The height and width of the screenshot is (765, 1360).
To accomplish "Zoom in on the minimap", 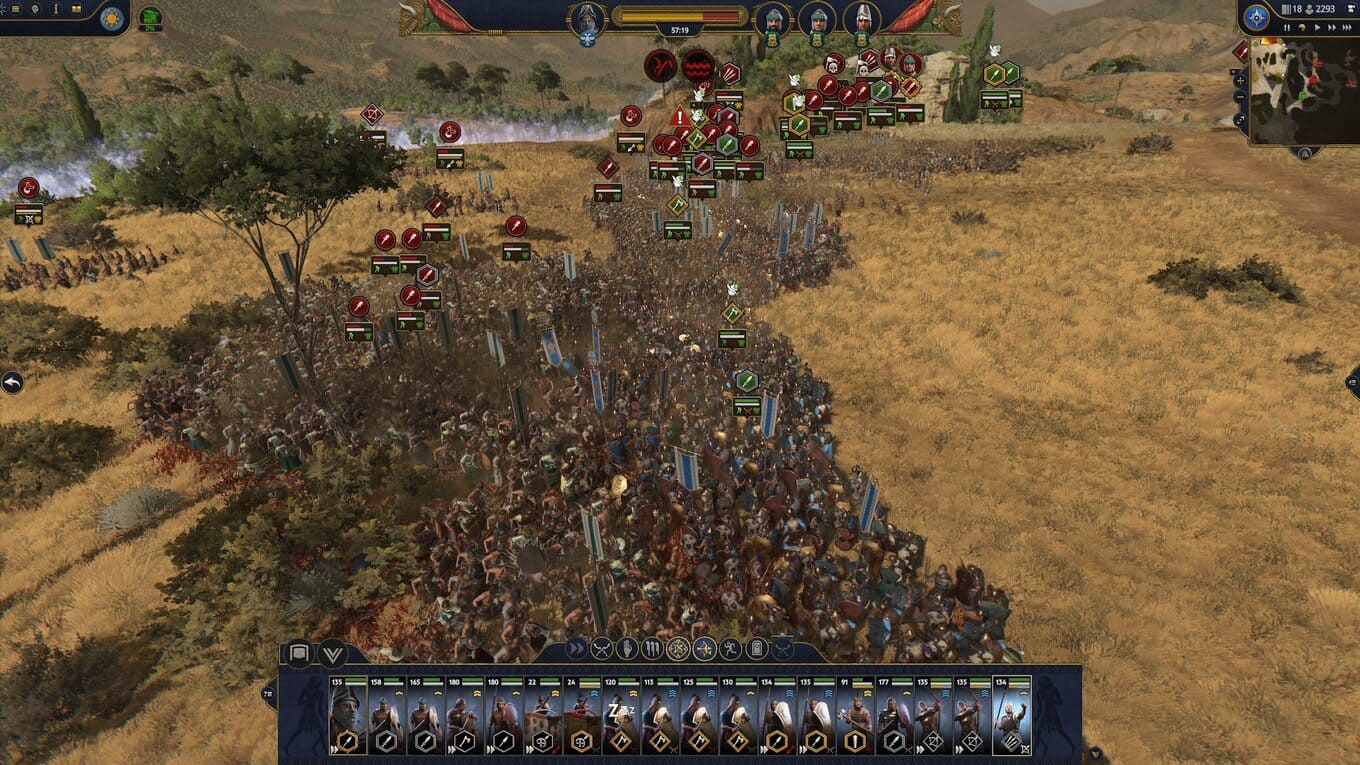I will point(1240,80).
